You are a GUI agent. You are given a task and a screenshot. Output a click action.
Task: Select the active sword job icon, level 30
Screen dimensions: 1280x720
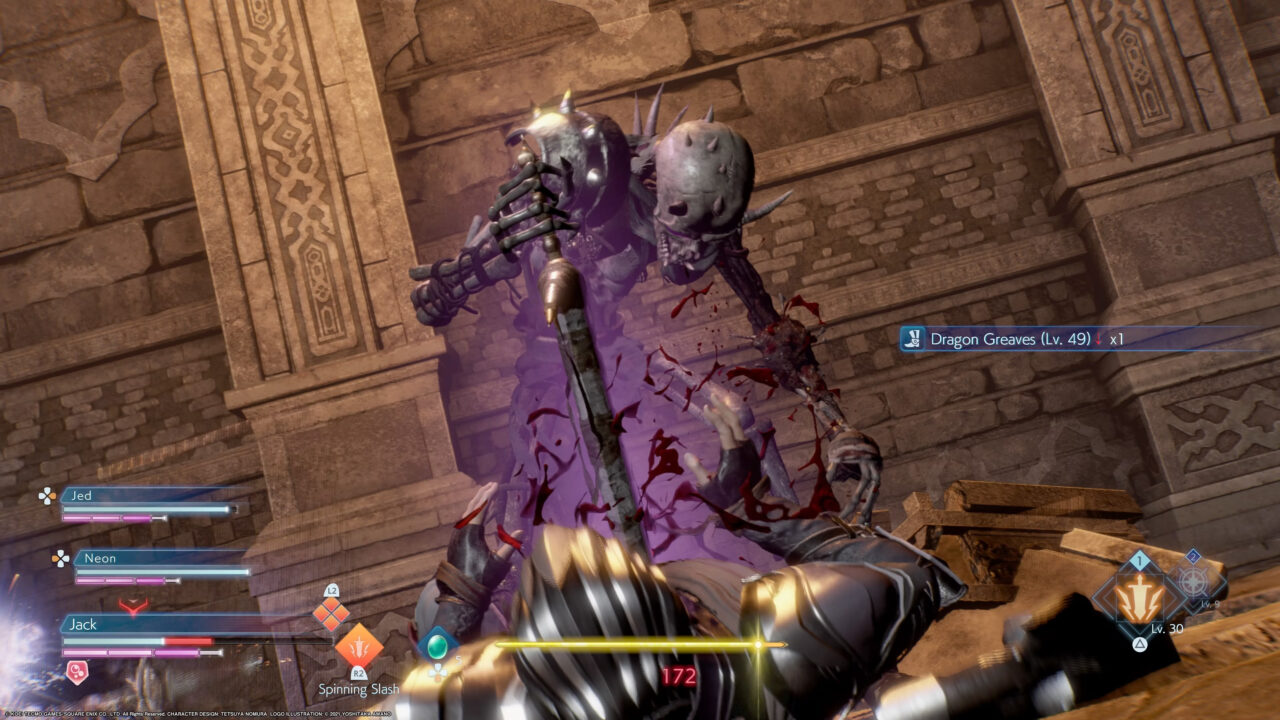(x=1140, y=597)
